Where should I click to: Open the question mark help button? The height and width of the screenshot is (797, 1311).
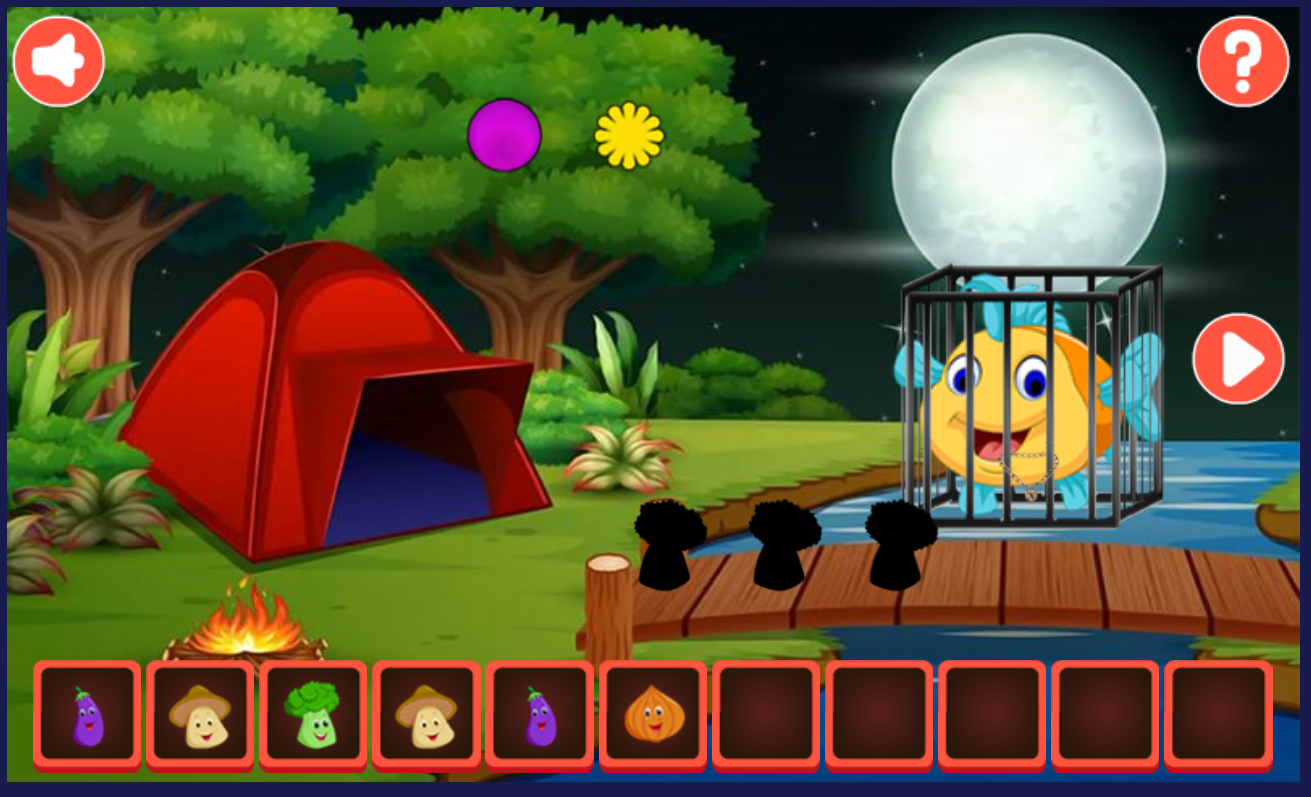[1243, 61]
